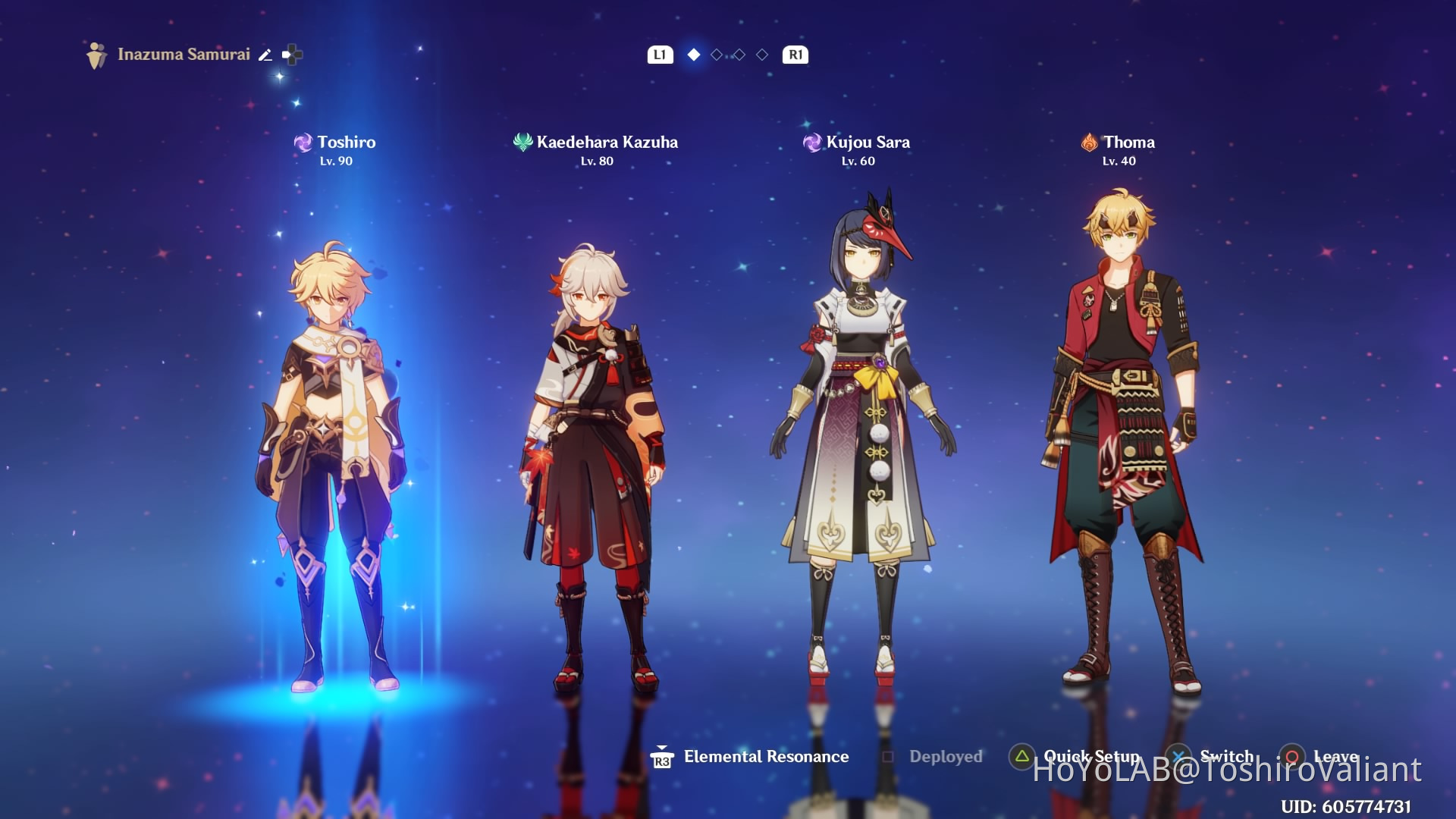
Task: Open Quick Setup for the party
Action: 1077,757
